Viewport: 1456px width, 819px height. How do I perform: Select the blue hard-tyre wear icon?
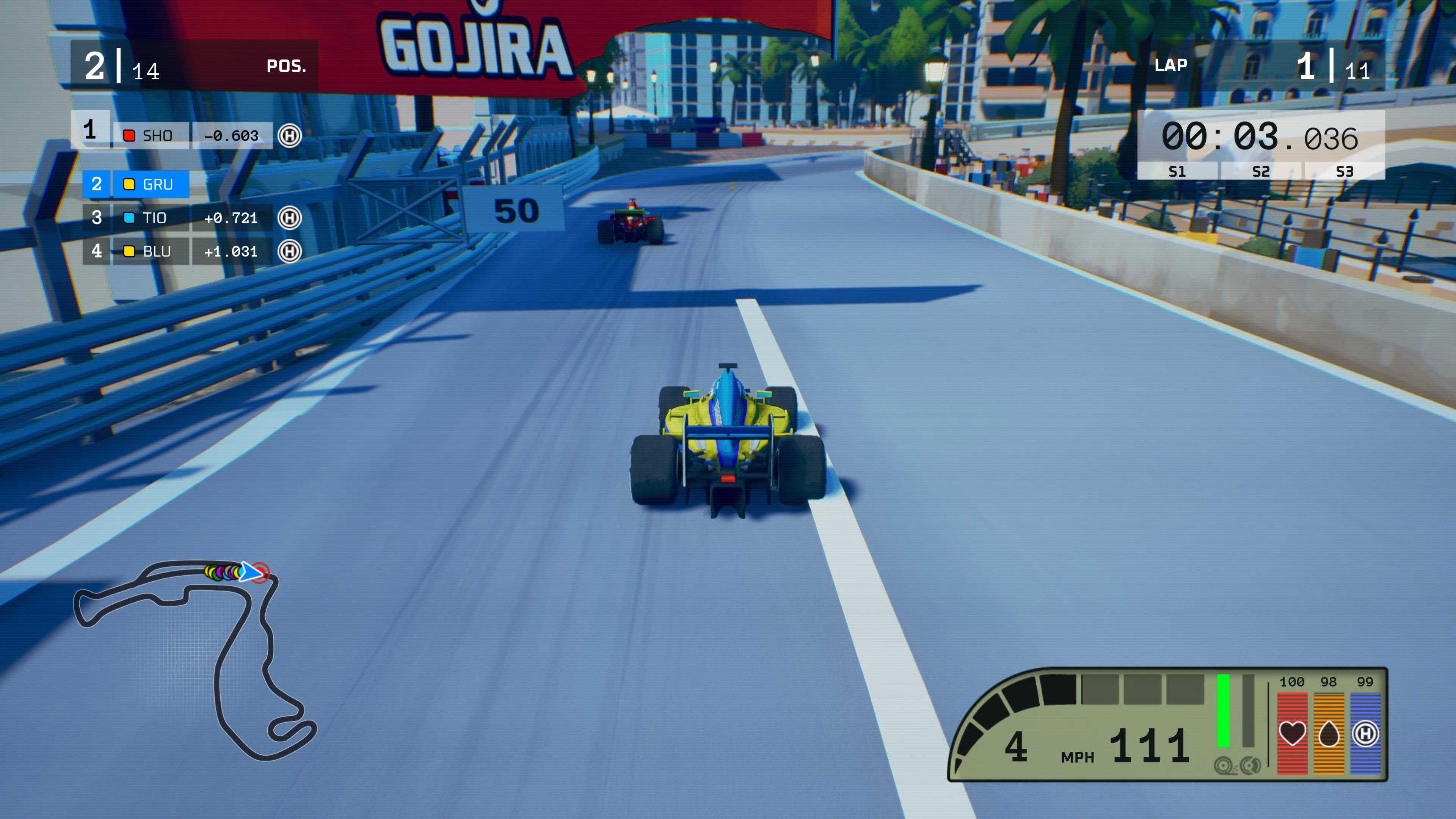(1365, 734)
